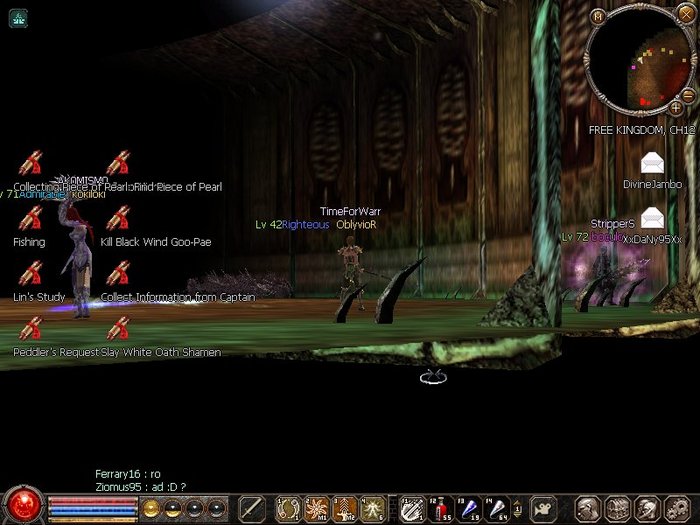Open the Peddler's Request quest scroll
The height and width of the screenshot is (525, 700).
pyautogui.click(x=30, y=328)
